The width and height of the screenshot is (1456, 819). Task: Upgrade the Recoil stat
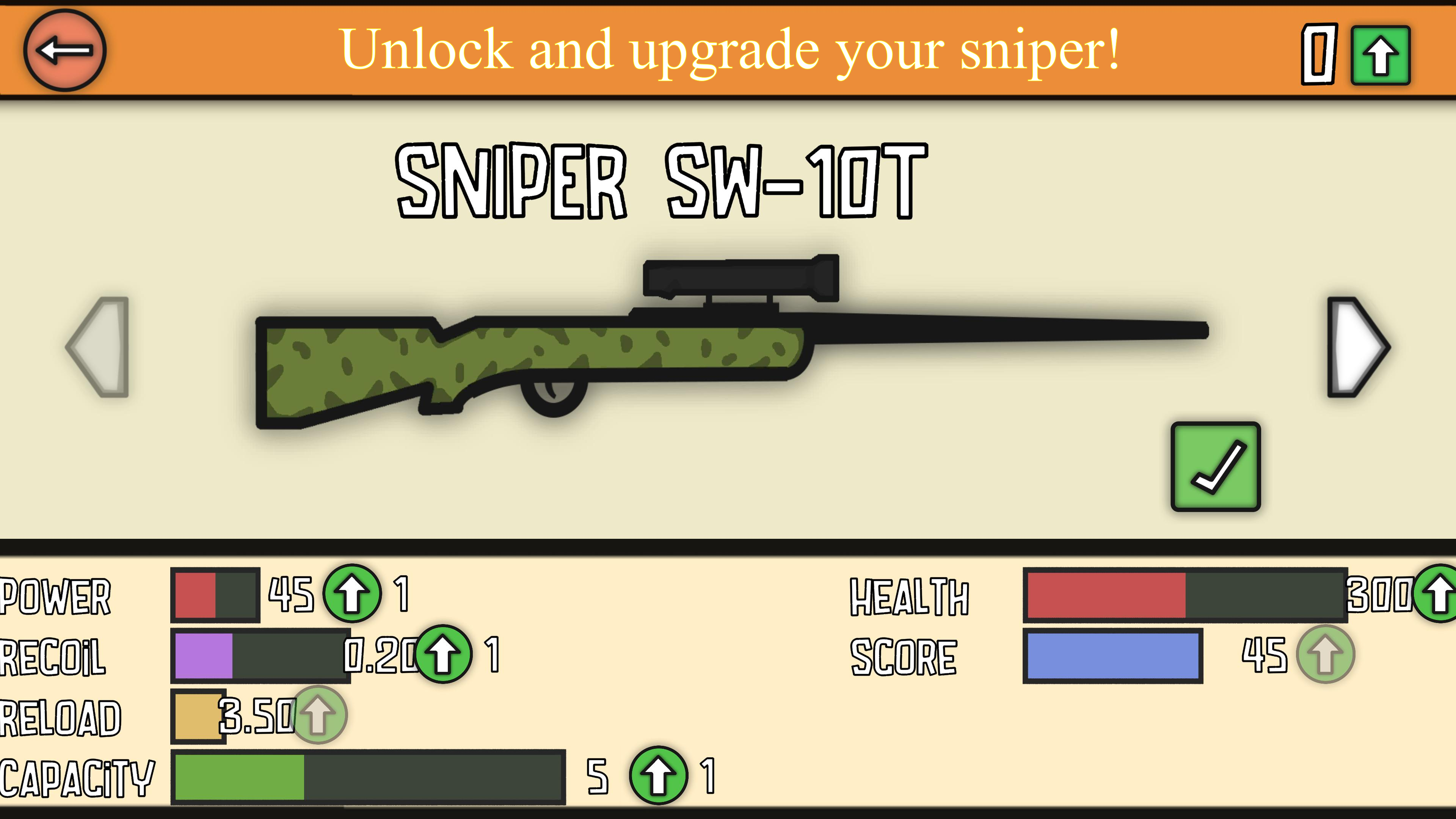442,654
